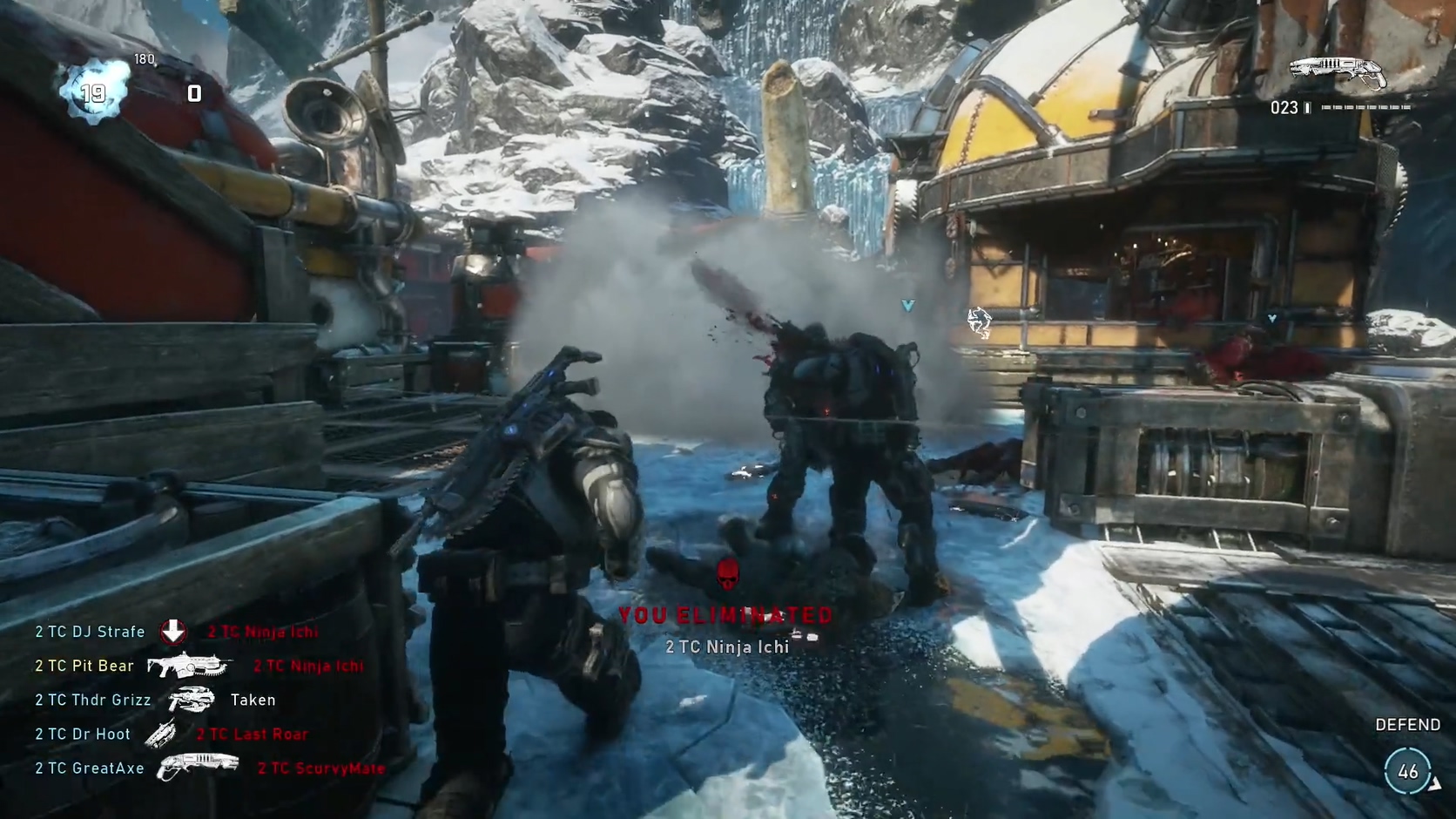Toggle the downed-arrow indicator beside DJ Strafe
This screenshot has width=1456, height=819.
(172, 630)
